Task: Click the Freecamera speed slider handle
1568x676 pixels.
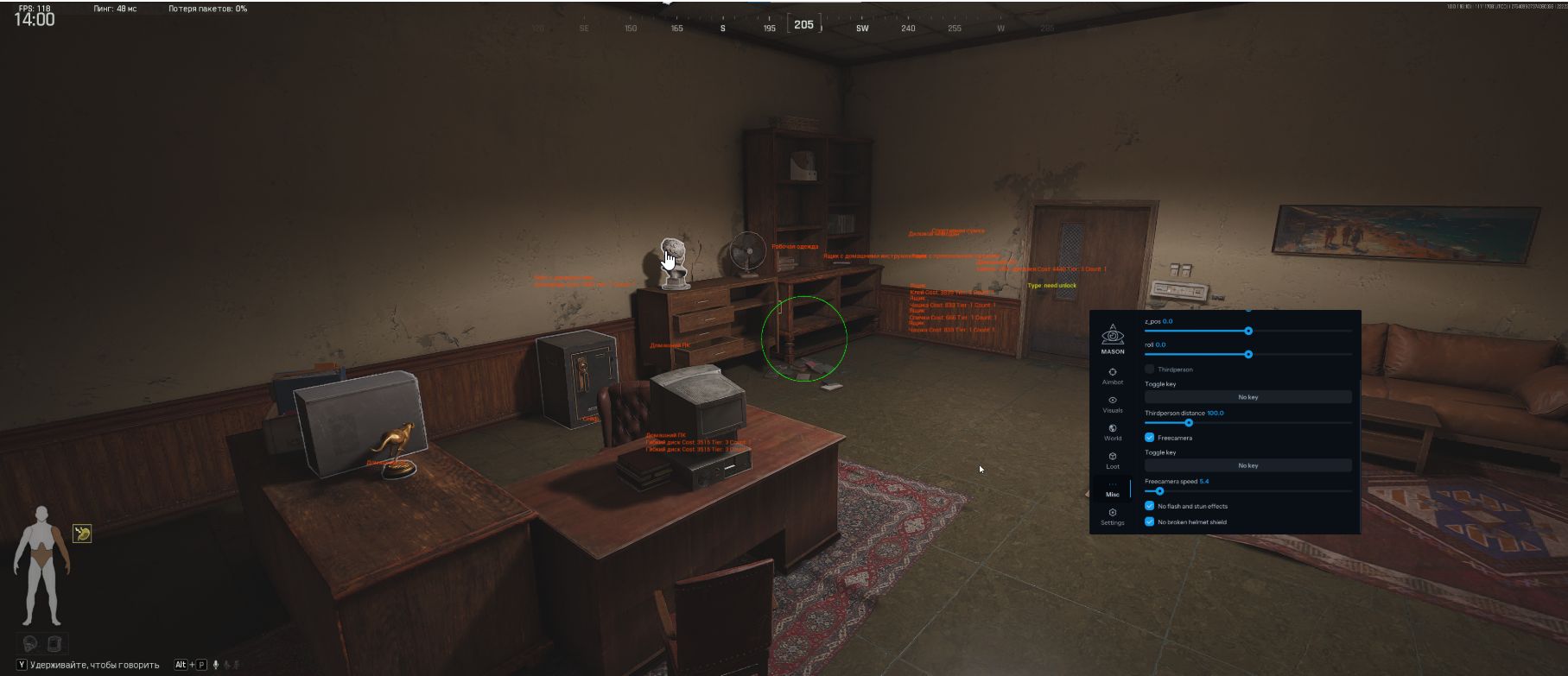Action: (x=1159, y=490)
